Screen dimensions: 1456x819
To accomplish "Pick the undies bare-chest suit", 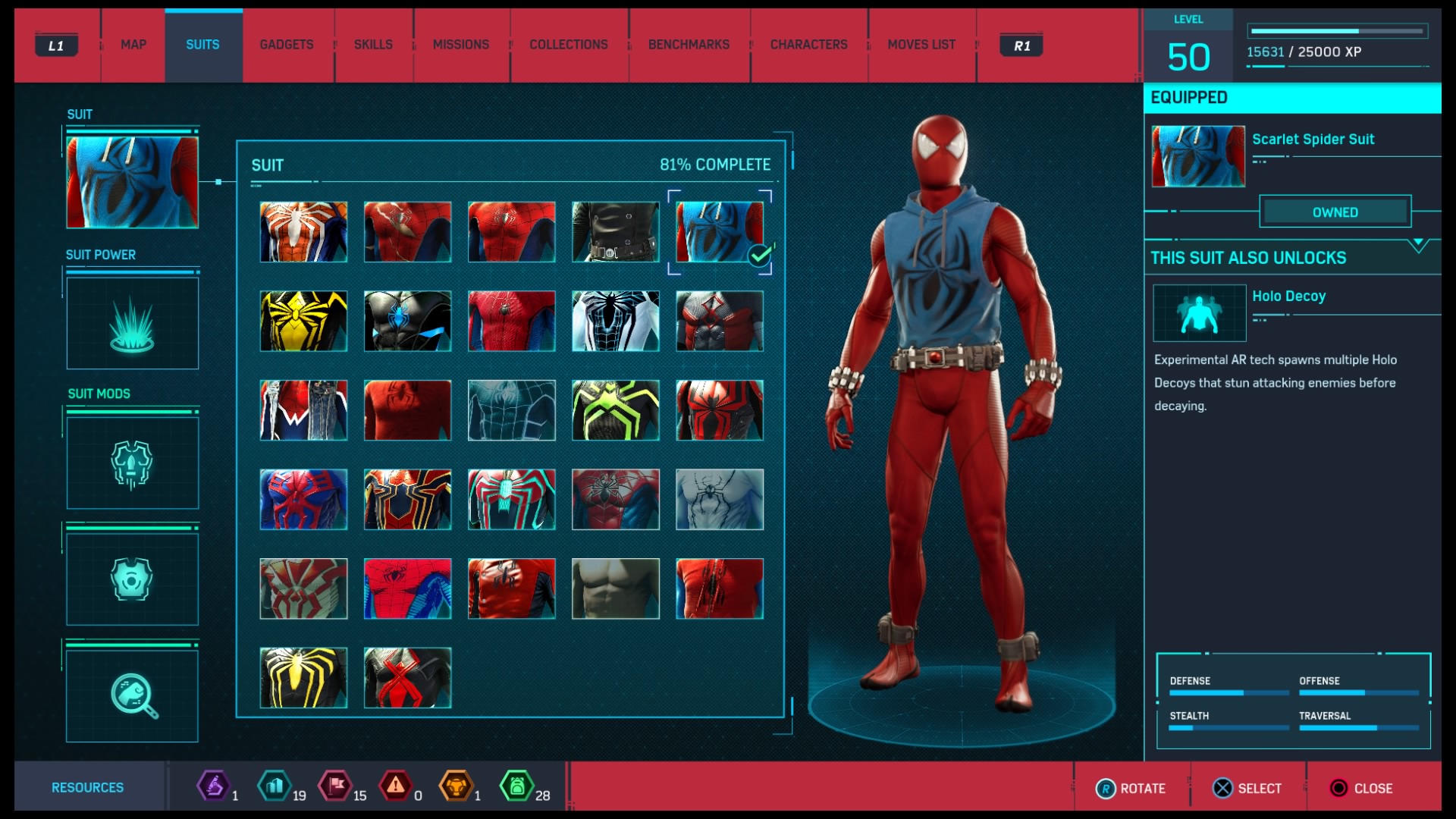I will (x=615, y=588).
